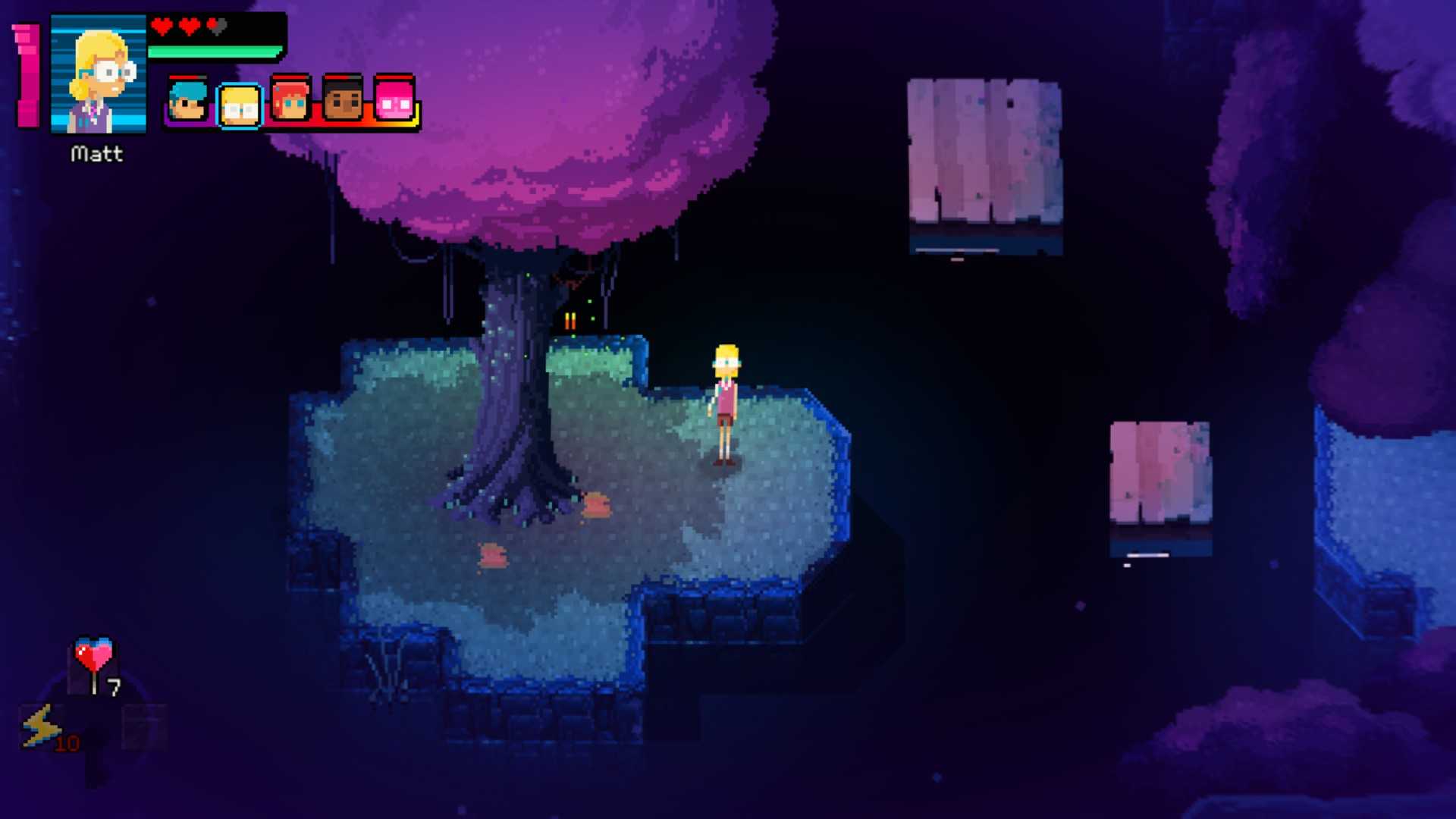
Task: Choose the blonde party member with glasses
Action: [x=240, y=105]
